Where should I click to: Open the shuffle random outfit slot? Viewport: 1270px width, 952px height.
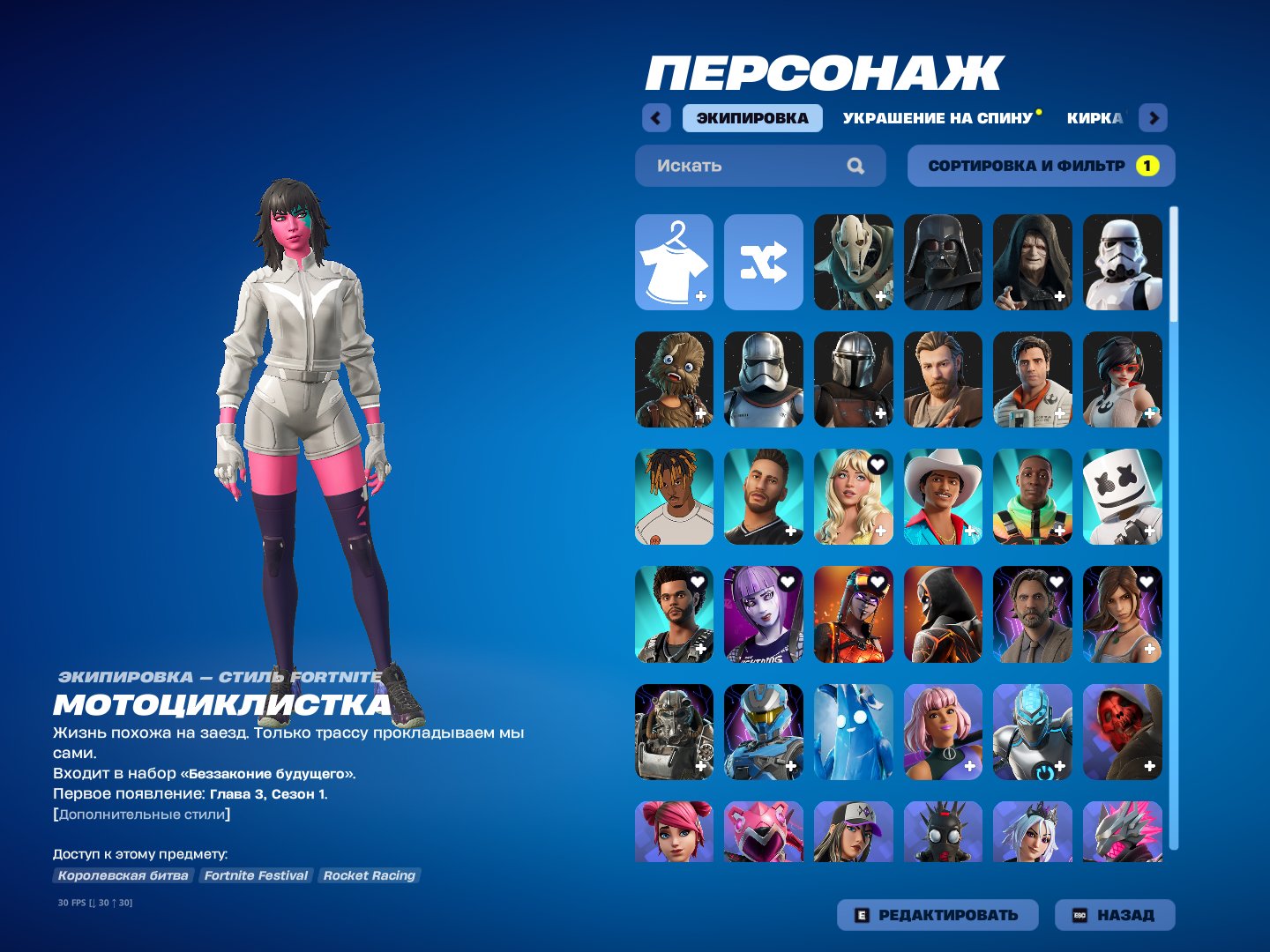point(763,263)
